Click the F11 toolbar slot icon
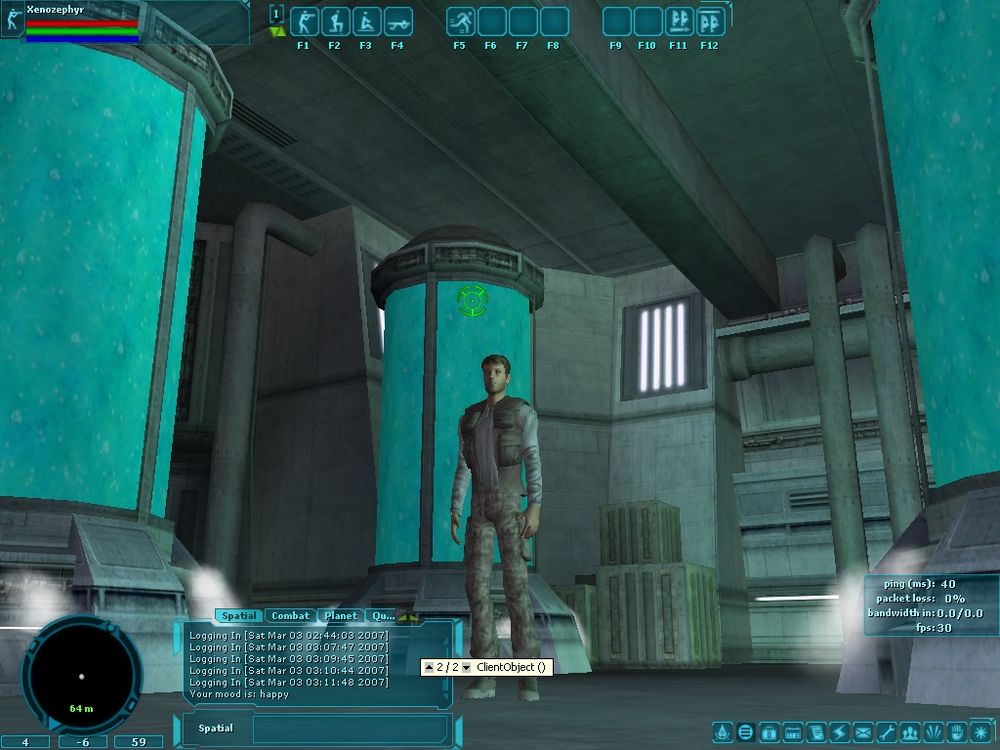 (679, 22)
